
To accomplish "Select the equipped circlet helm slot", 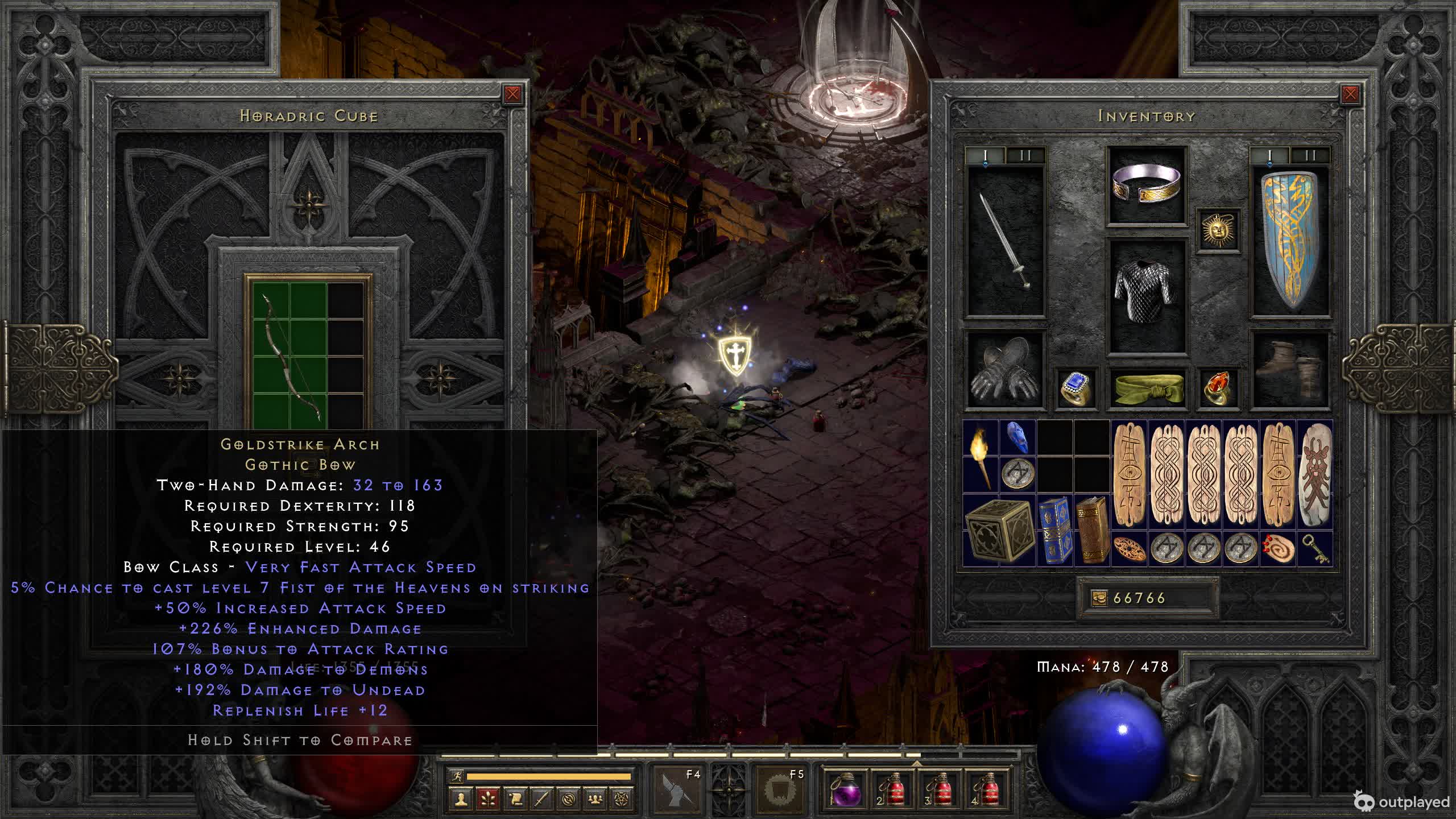I will pos(1147,185).
